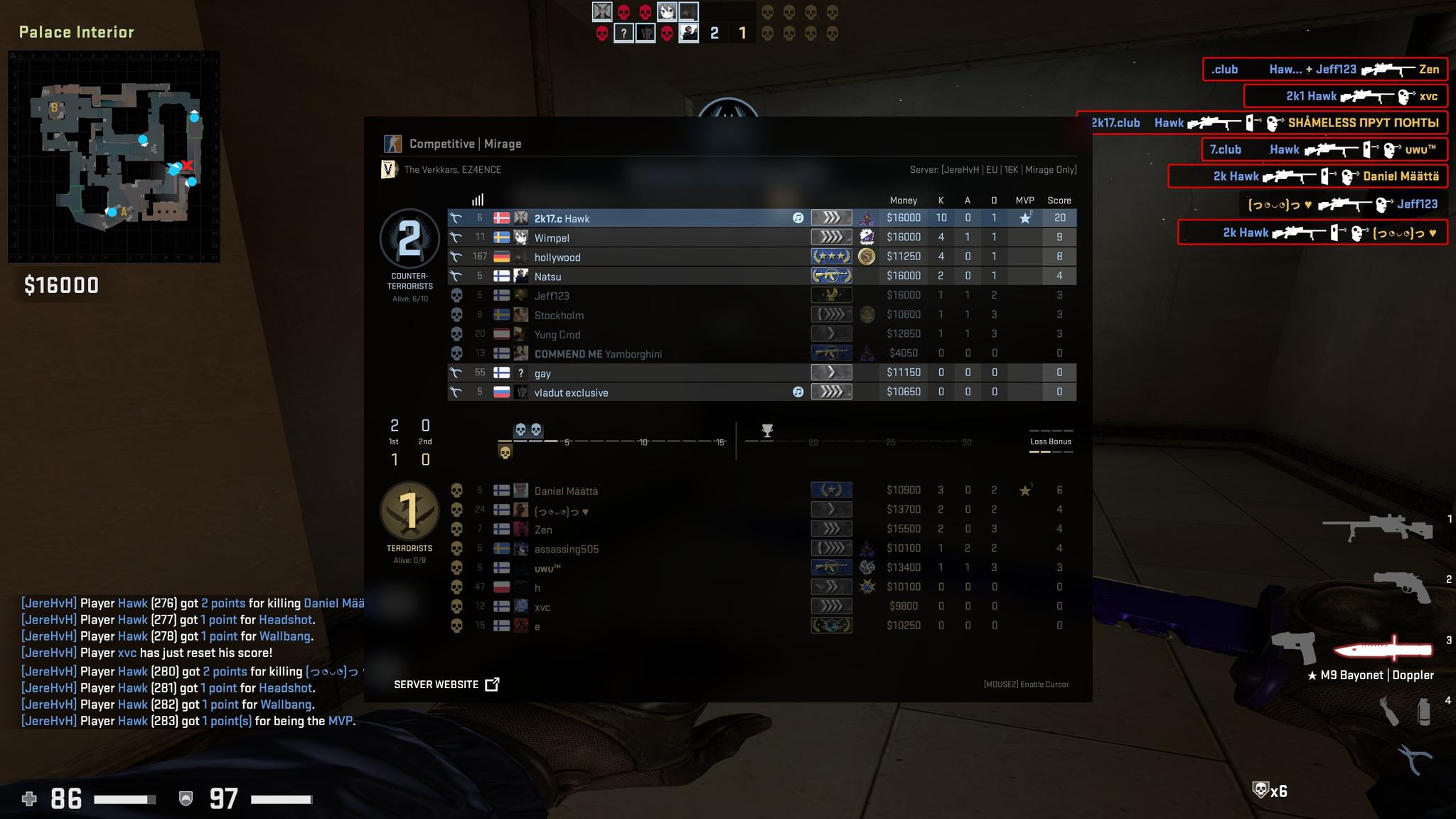Click the Danish flag next to Hawk
The width and height of the screenshot is (1456, 819).
(x=502, y=218)
